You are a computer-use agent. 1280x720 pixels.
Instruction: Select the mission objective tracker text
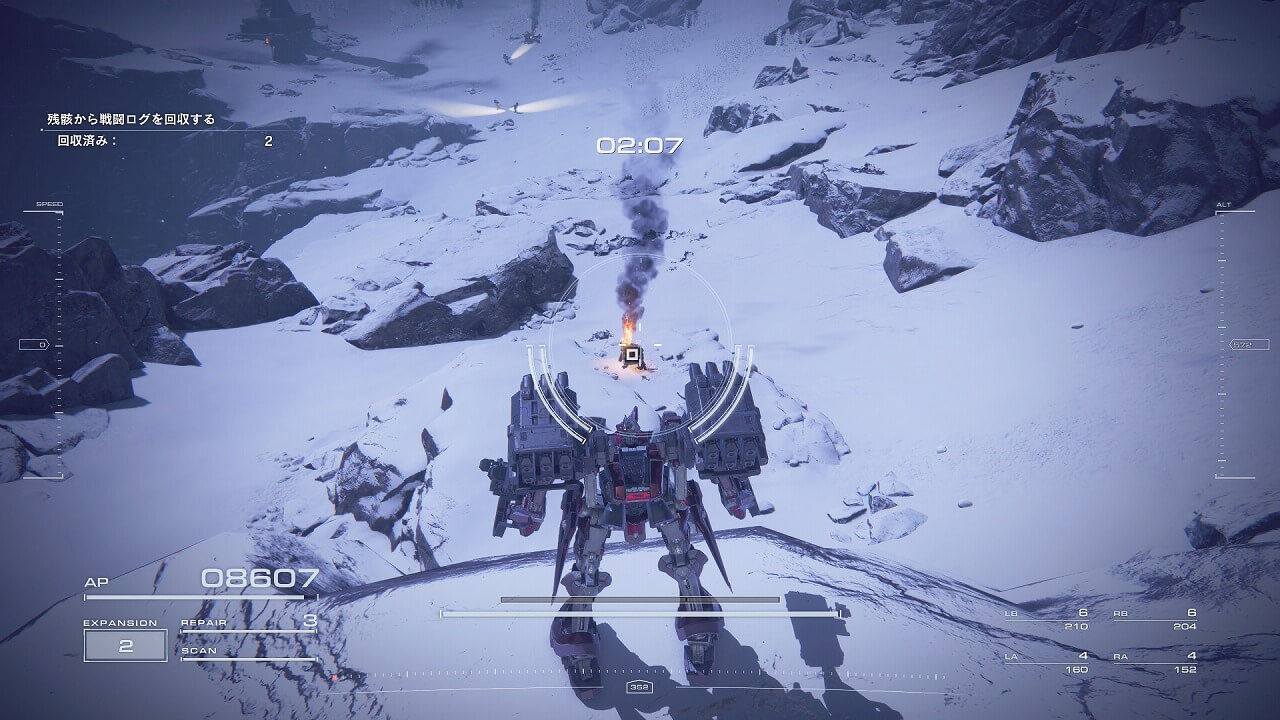pos(131,119)
